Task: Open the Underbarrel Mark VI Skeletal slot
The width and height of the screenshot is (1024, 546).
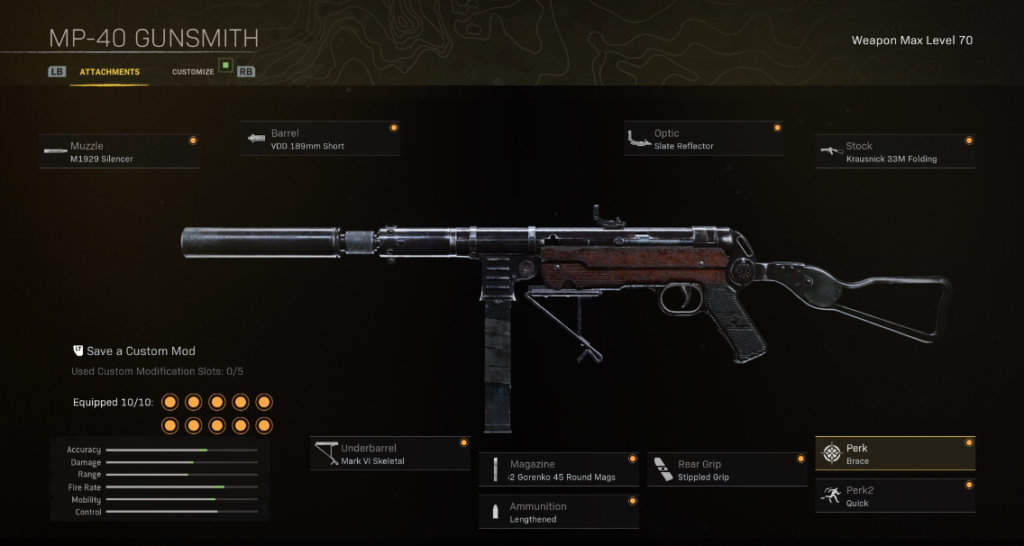Action: point(390,454)
